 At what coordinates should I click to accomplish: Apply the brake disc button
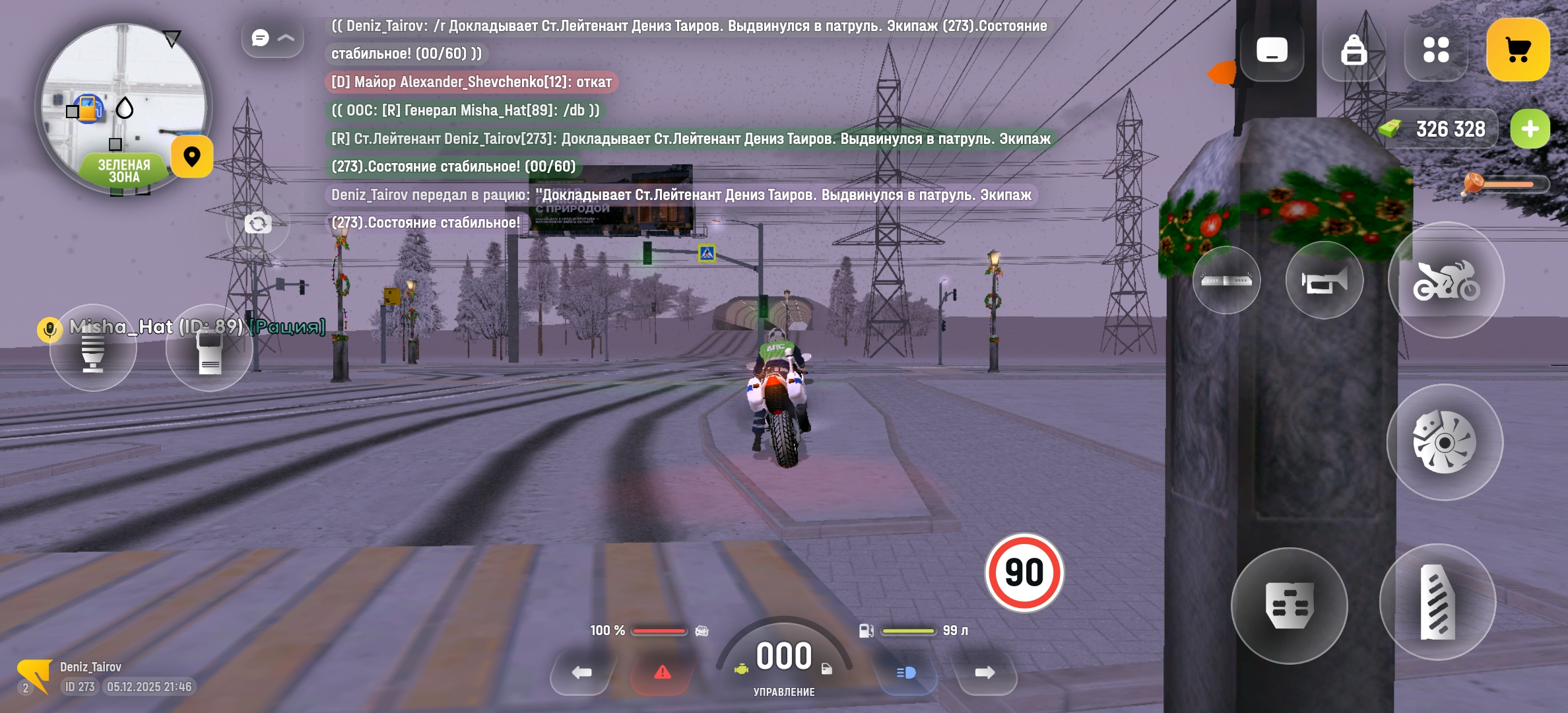tap(1445, 442)
